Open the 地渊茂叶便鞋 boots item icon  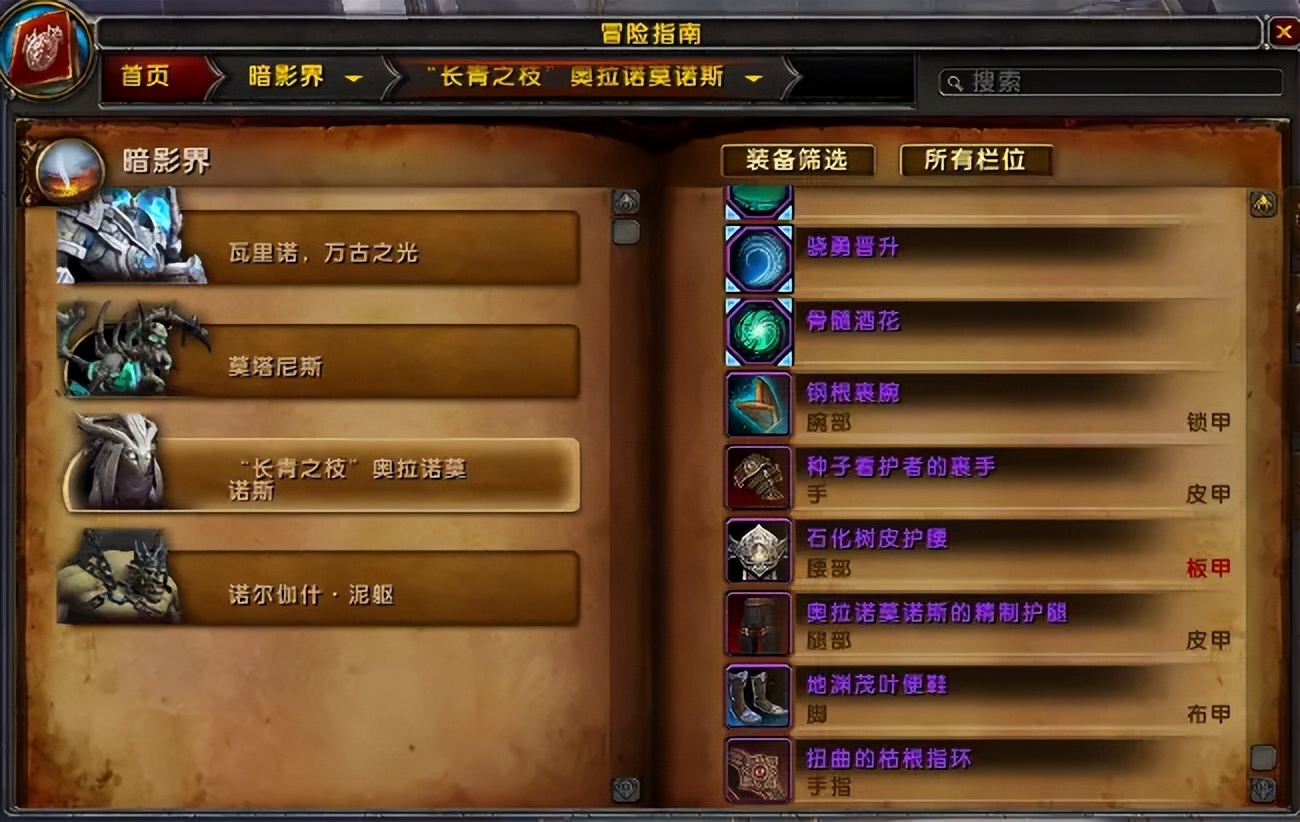(757, 697)
